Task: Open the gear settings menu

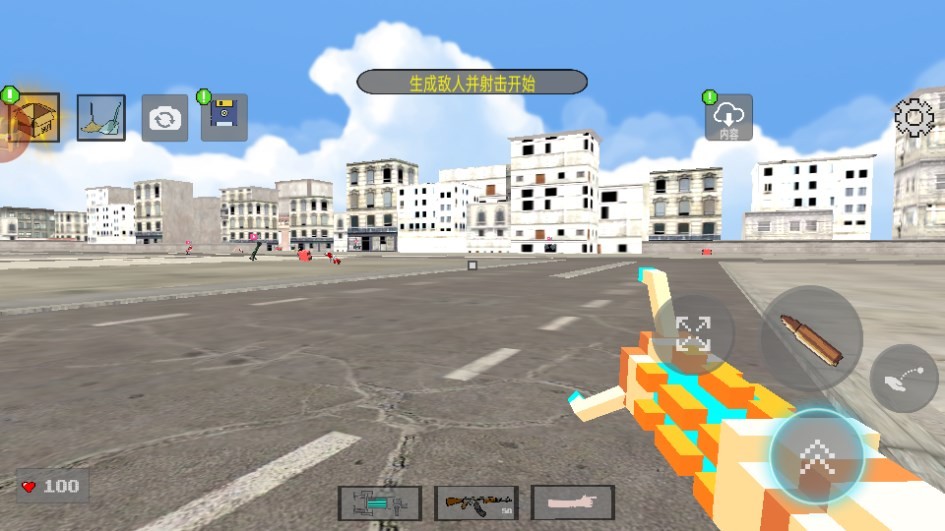Action: [x=913, y=118]
